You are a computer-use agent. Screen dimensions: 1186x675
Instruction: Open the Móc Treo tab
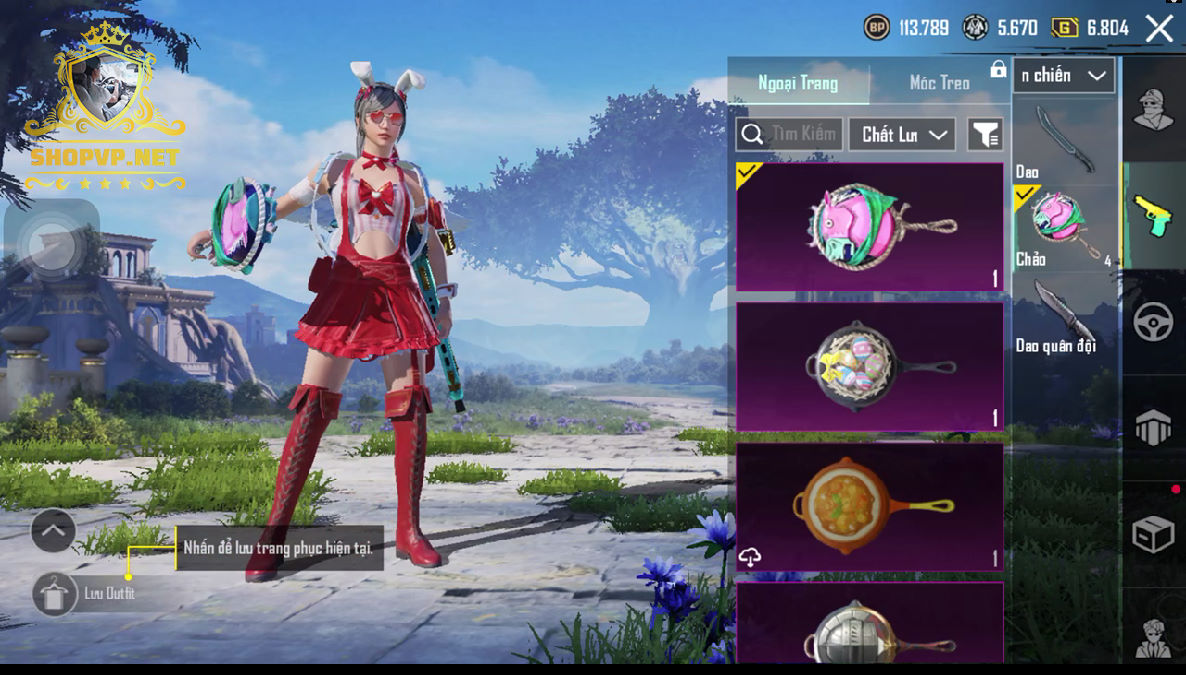939,83
